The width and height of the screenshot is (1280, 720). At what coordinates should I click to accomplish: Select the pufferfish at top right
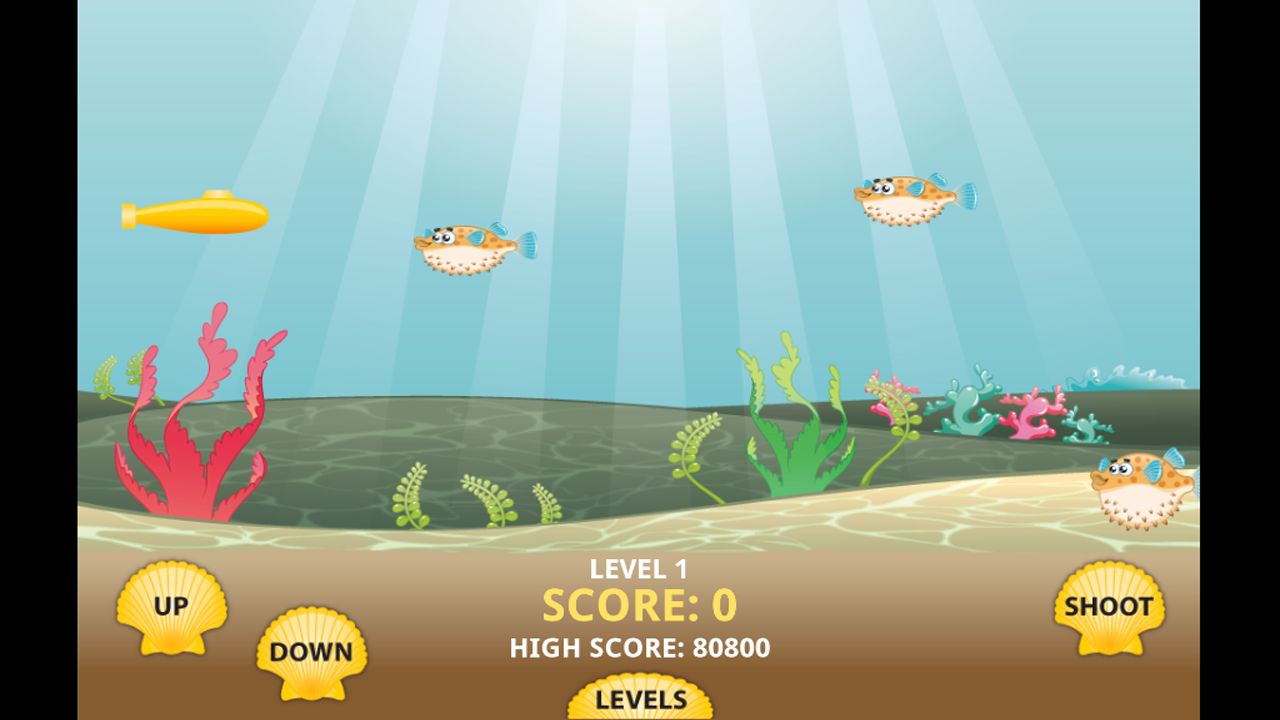pyautogui.click(x=905, y=198)
